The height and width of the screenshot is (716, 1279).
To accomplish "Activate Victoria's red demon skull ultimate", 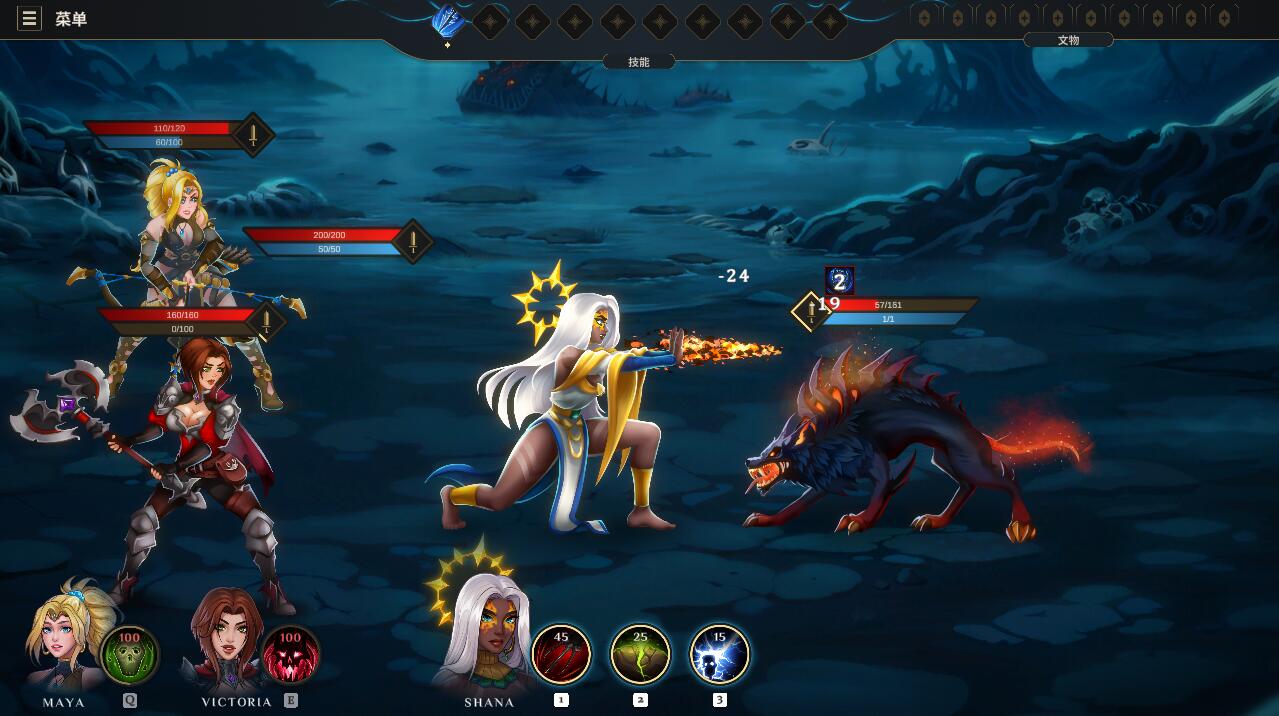I will tap(290, 655).
